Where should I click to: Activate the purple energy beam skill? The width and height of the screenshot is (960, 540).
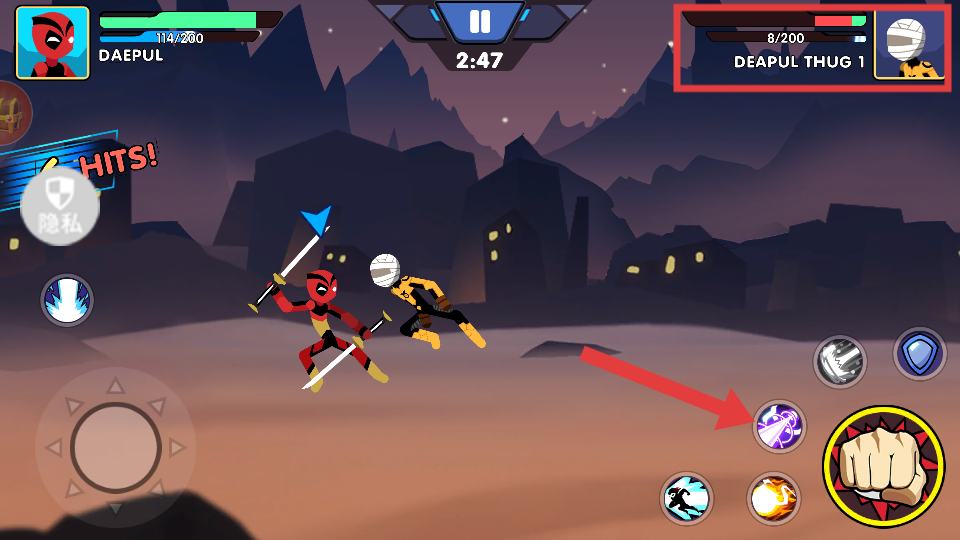point(779,426)
